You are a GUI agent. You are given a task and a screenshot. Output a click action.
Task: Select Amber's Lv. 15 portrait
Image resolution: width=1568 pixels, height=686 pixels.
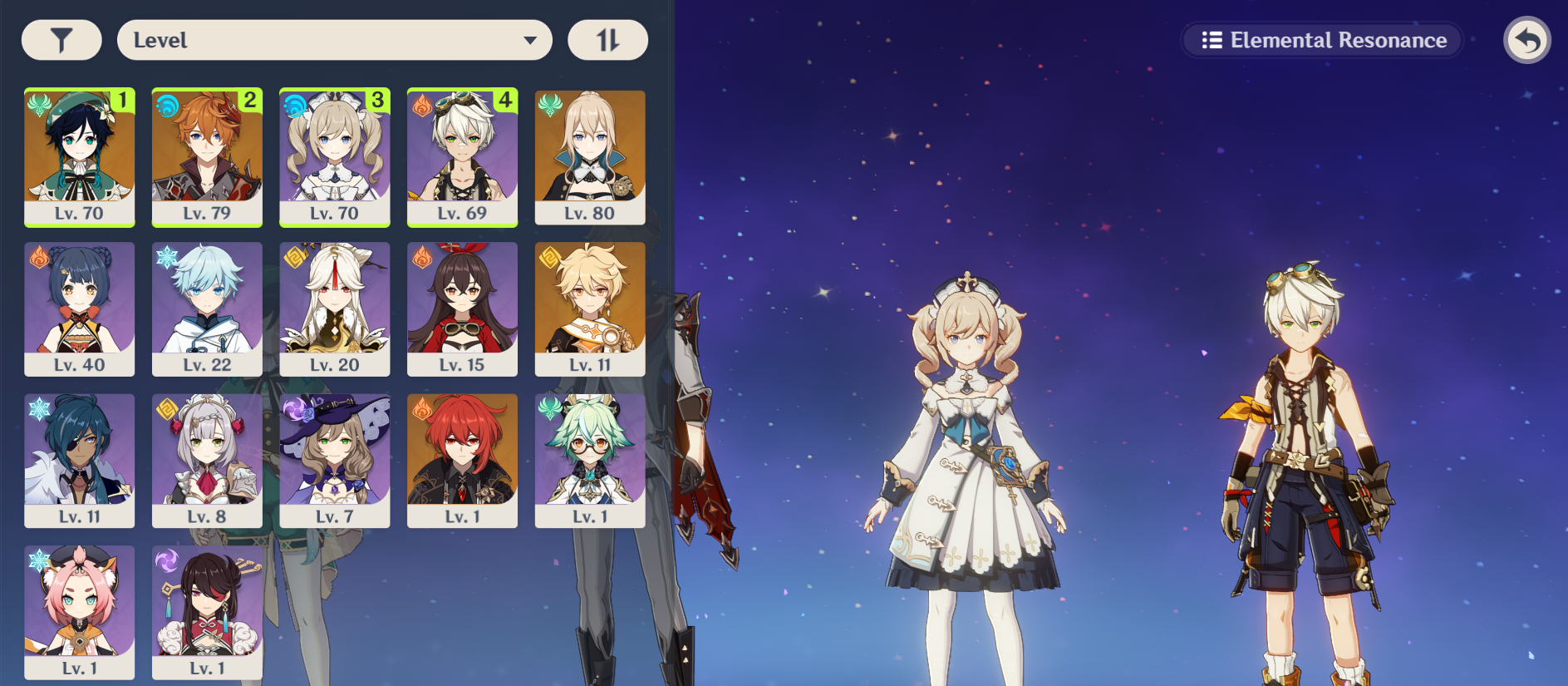coord(462,308)
